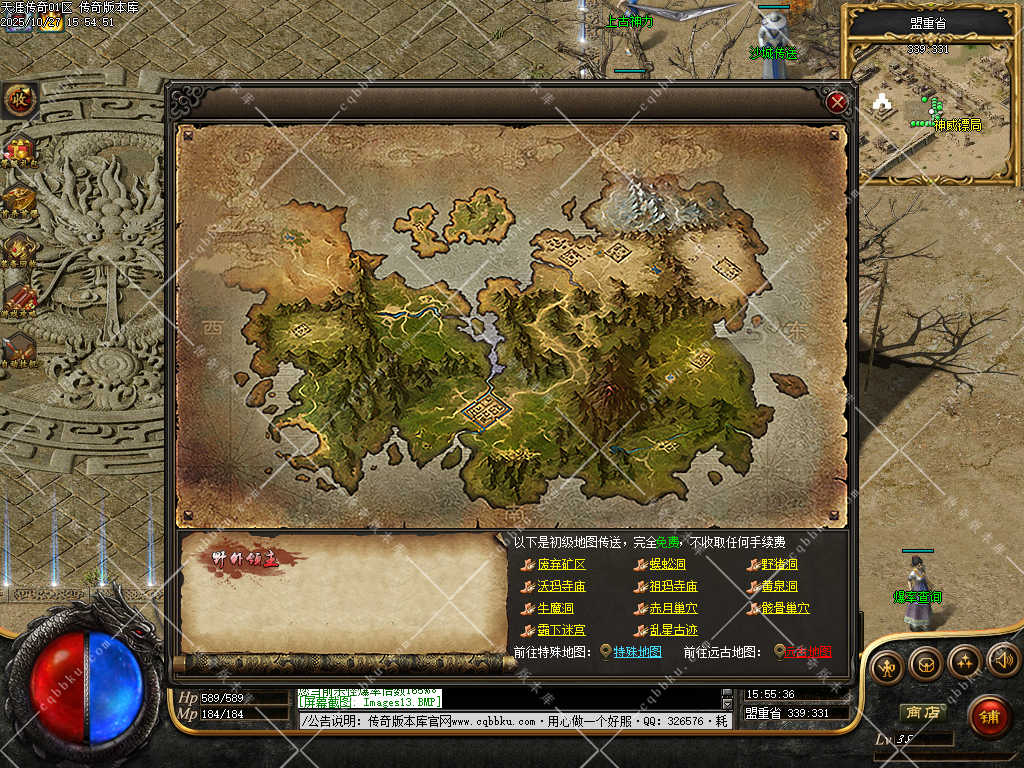This screenshot has height=768, width=1024.
Task: Click the red 铺 round button
Action: [x=989, y=716]
